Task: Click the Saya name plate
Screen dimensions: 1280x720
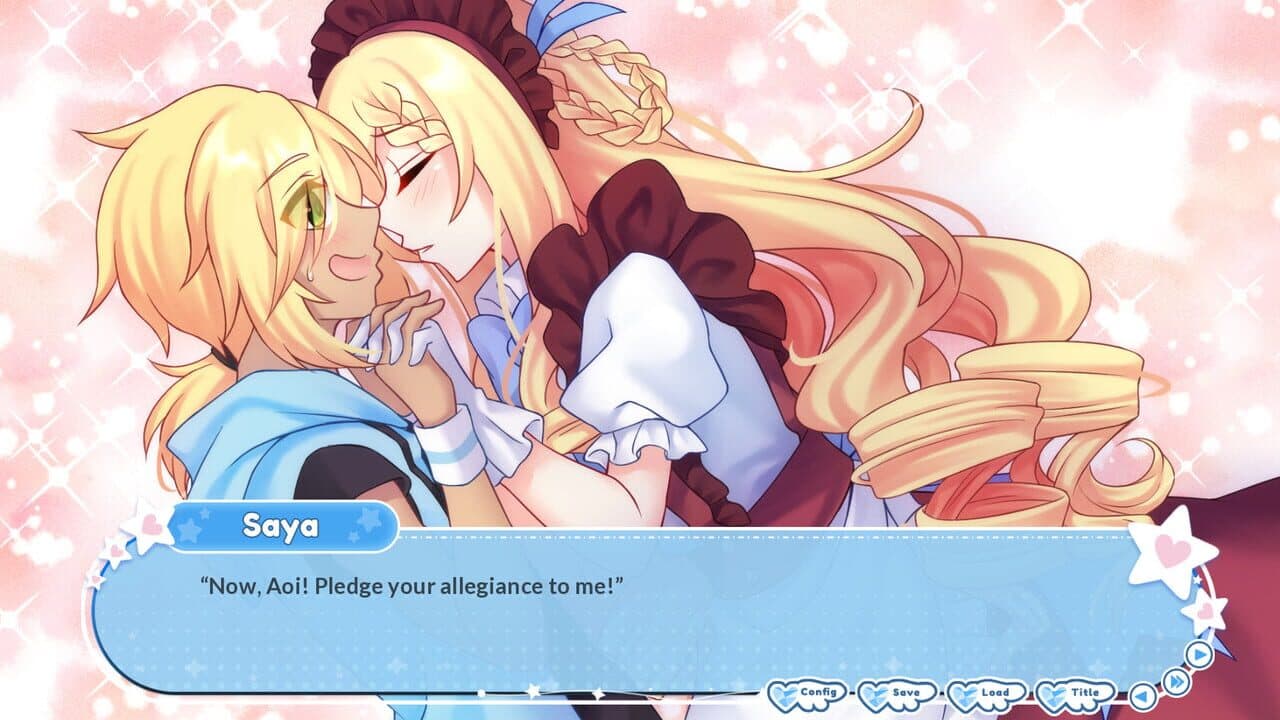Action: [x=285, y=530]
